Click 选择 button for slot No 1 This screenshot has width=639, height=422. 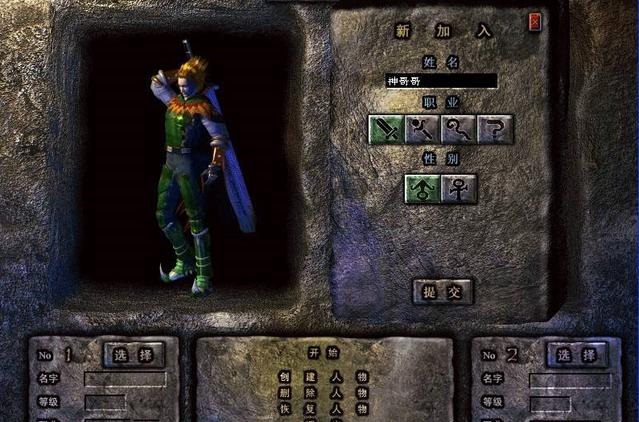pyautogui.click(x=134, y=355)
